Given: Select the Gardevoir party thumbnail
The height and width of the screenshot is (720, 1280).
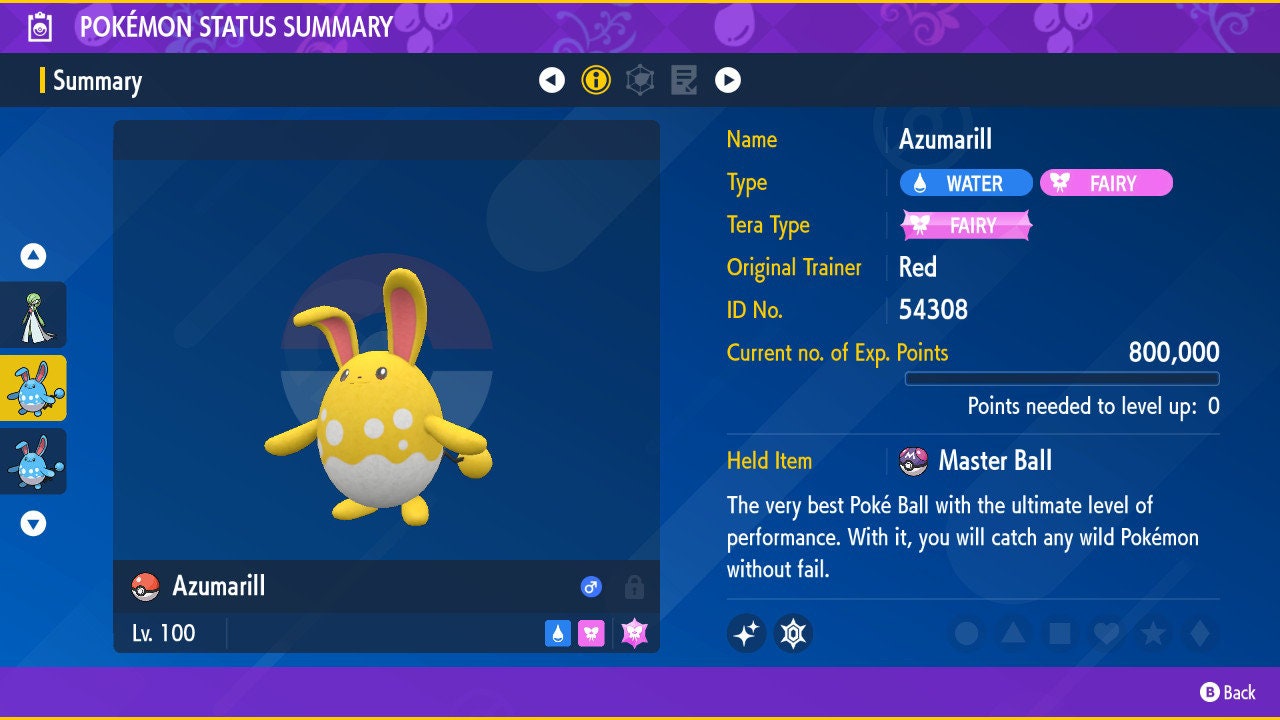Looking at the screenshot, I should point(35,315).
